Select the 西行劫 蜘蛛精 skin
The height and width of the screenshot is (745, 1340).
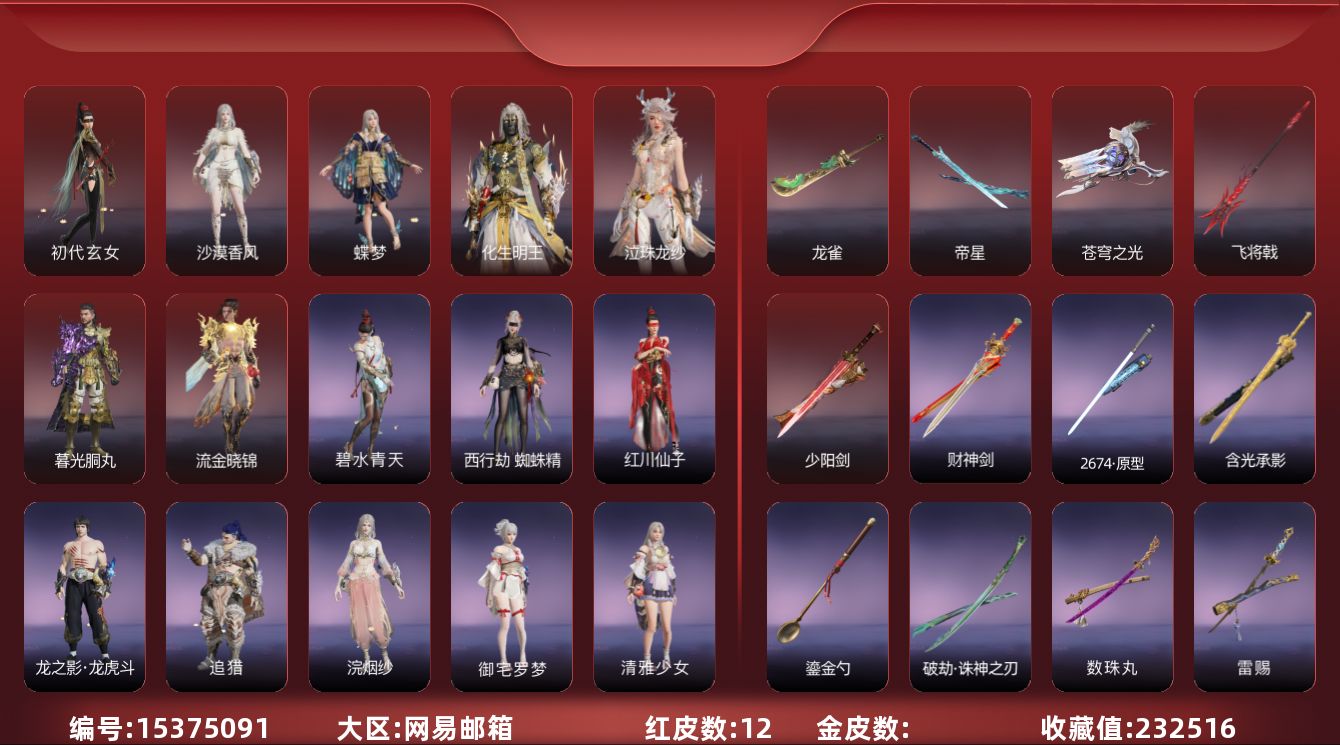click(x=512, y=388)
